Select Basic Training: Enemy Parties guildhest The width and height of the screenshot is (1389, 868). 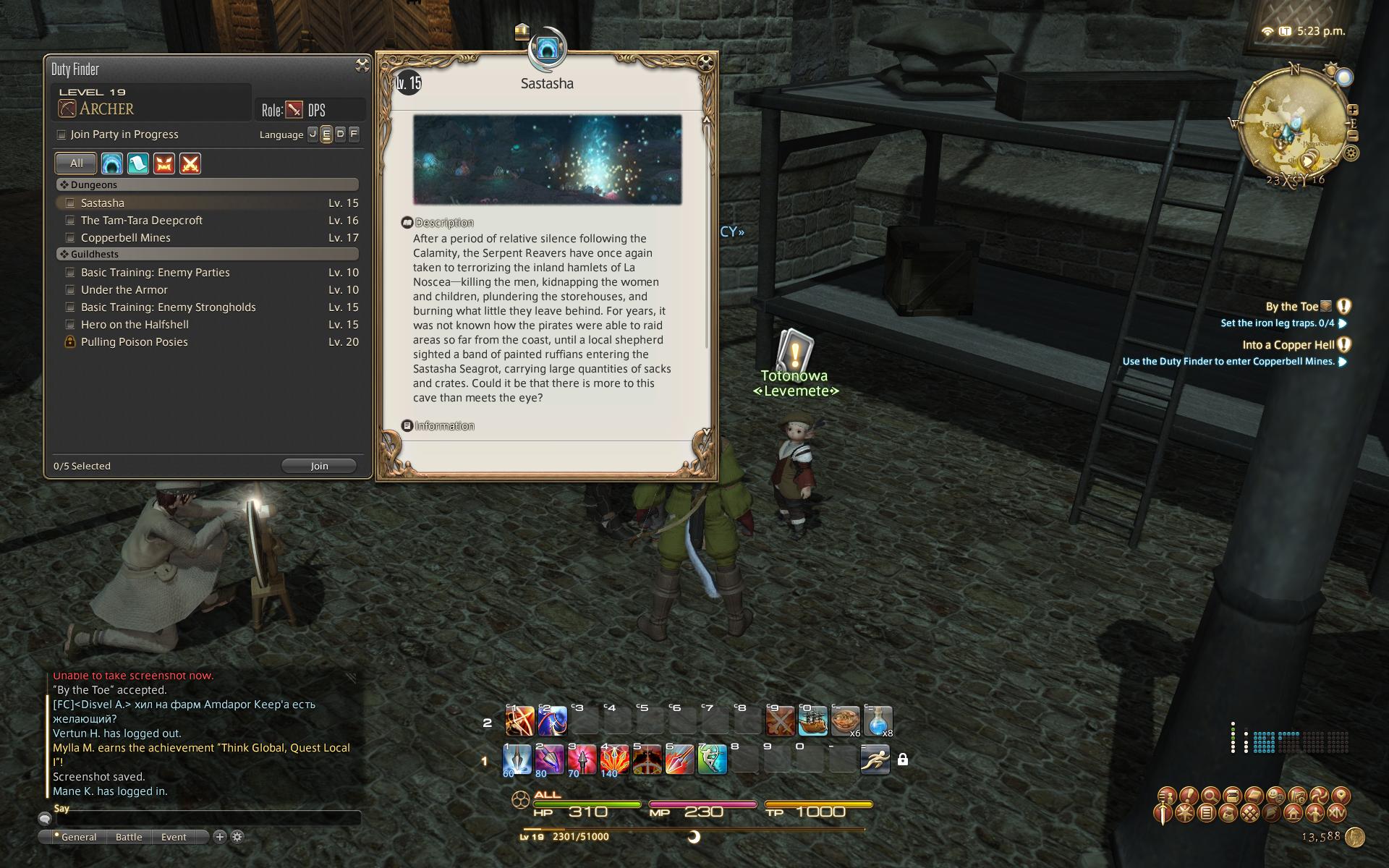click(155, 273)
